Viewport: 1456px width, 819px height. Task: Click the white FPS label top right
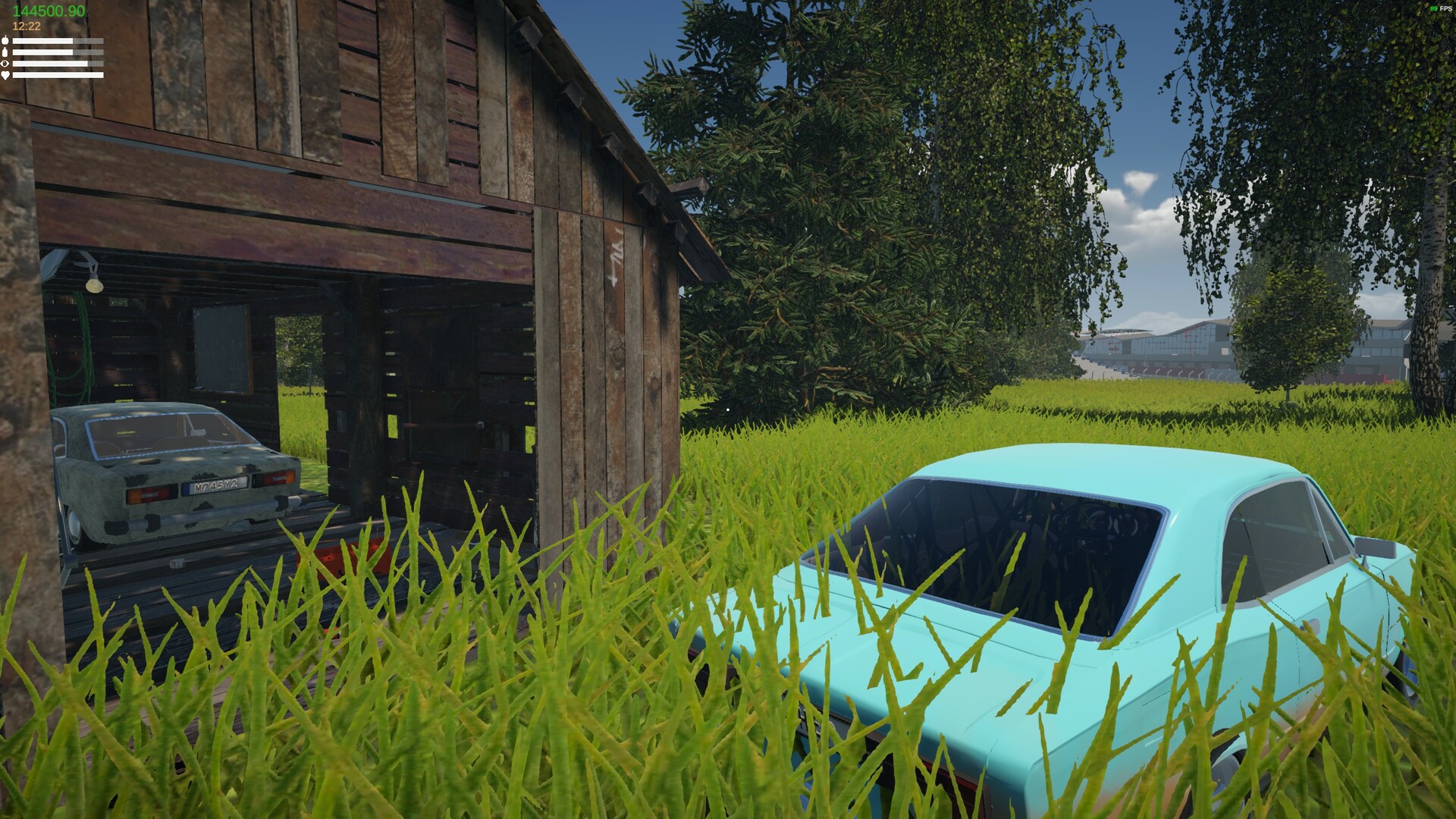(x=1445, y=8)
